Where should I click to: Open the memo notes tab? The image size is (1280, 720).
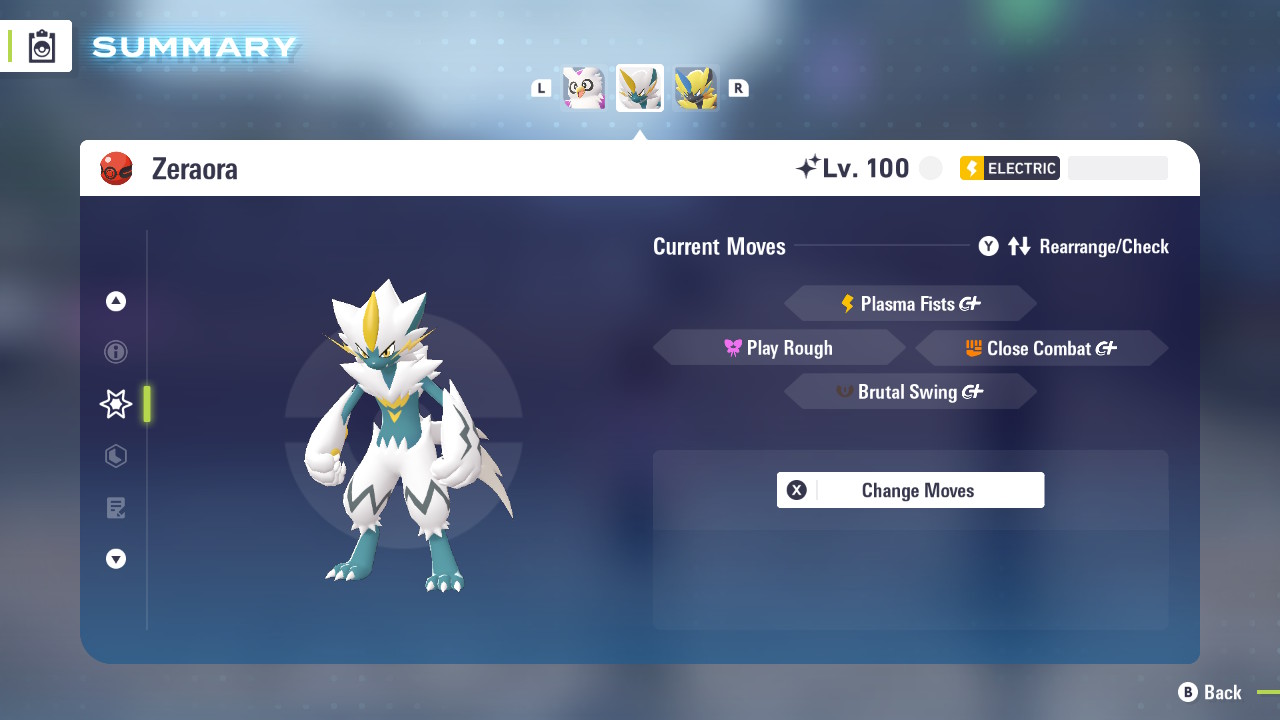pyautogui.click(x=116, y=508)
